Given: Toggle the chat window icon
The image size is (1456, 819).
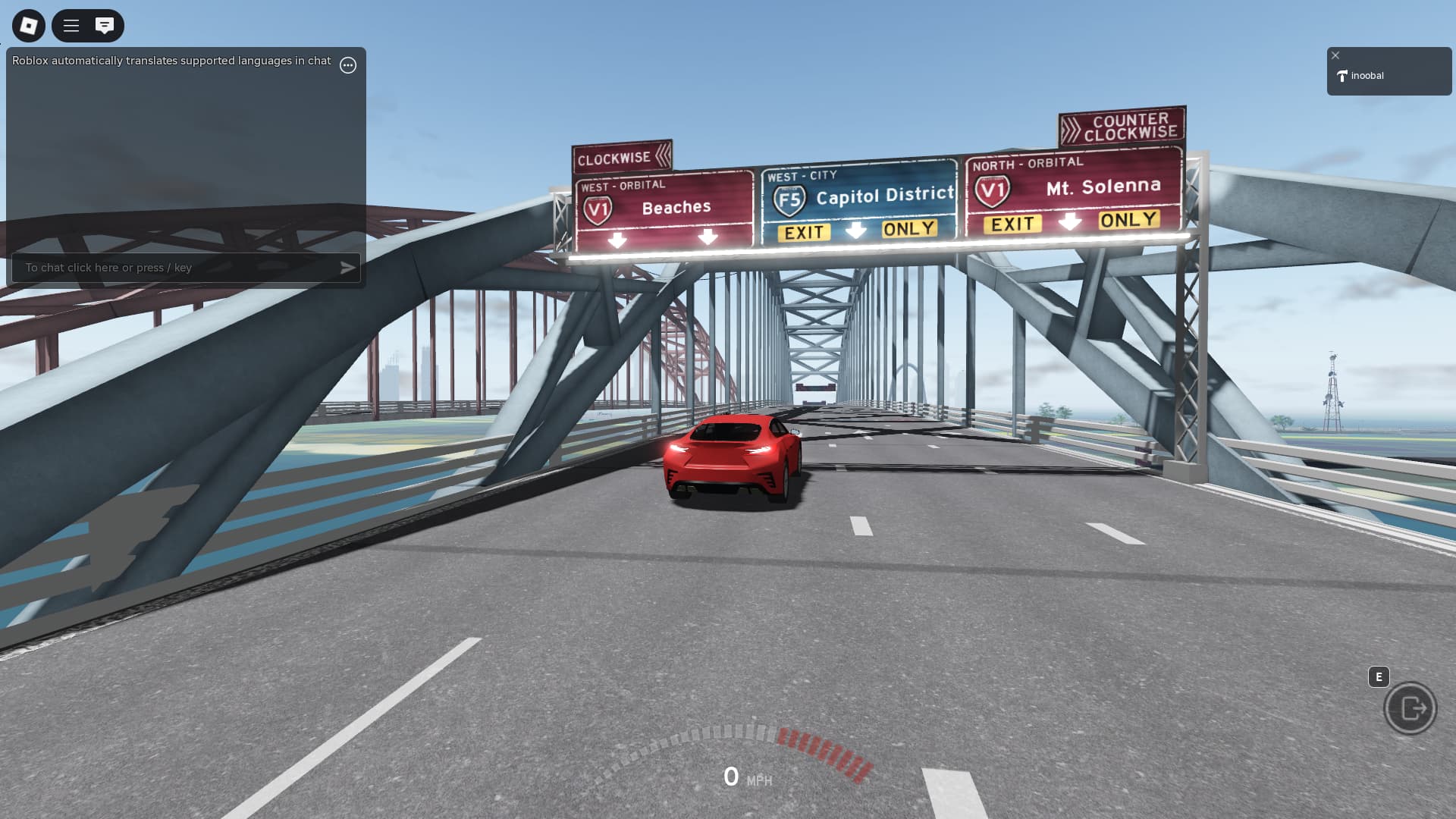Looking at the screenshot, I should click(105, 26).
